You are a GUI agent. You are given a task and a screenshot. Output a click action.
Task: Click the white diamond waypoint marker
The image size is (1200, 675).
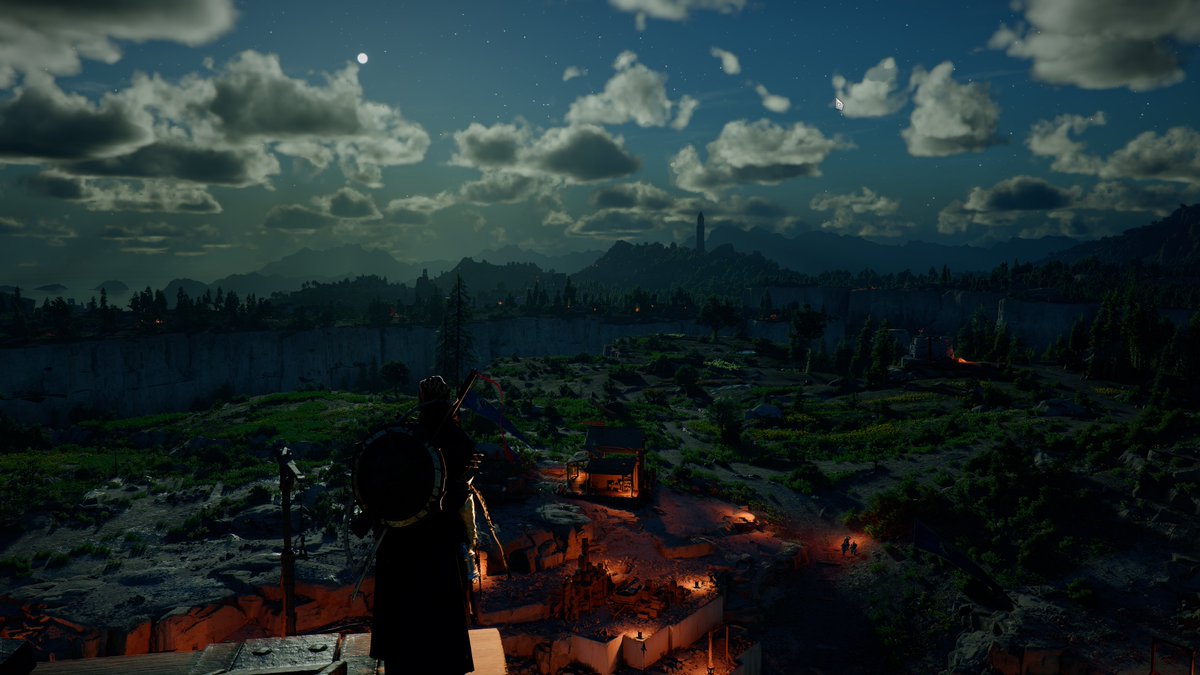pos(839,103)
